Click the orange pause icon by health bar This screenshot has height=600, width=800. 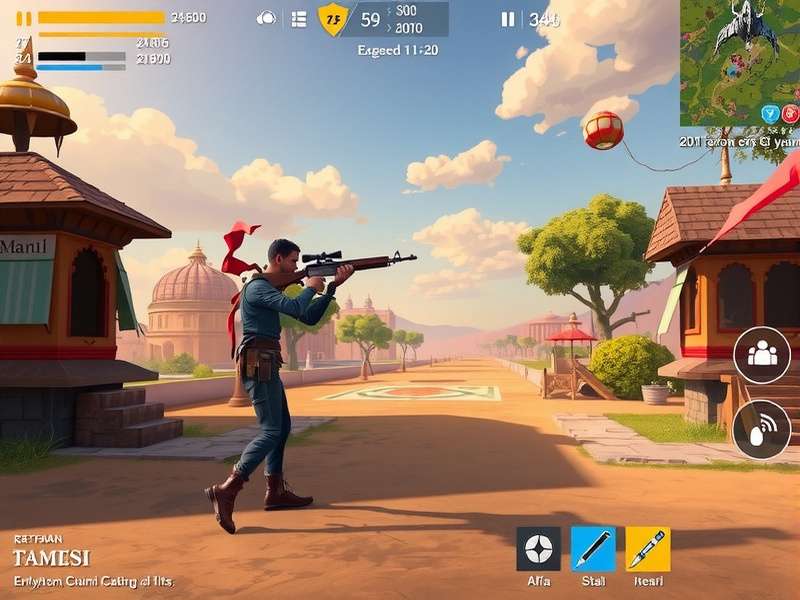pyautogui.click(x=24, y=18)
